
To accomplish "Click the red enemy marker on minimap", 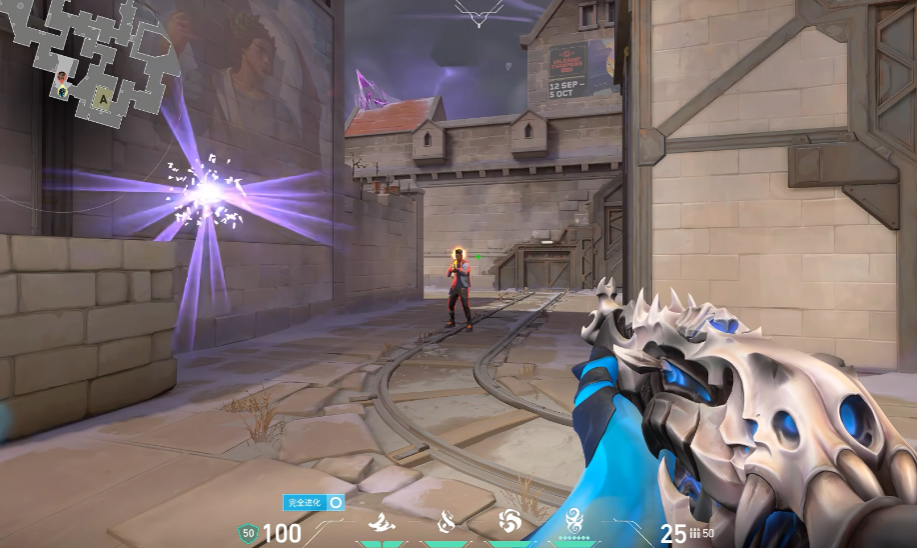I will pos(63,78).
